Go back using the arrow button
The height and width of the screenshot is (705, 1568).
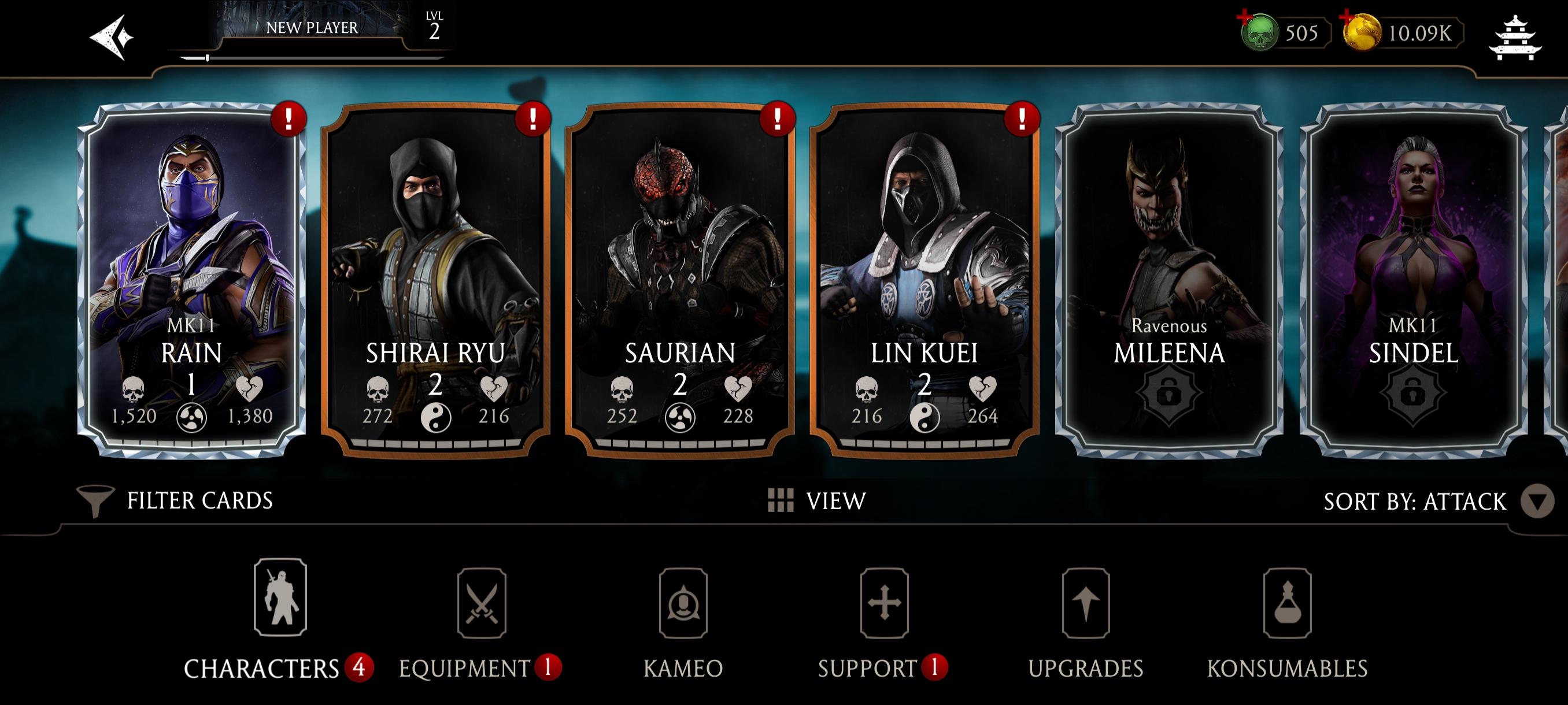[x=112, y=37]
